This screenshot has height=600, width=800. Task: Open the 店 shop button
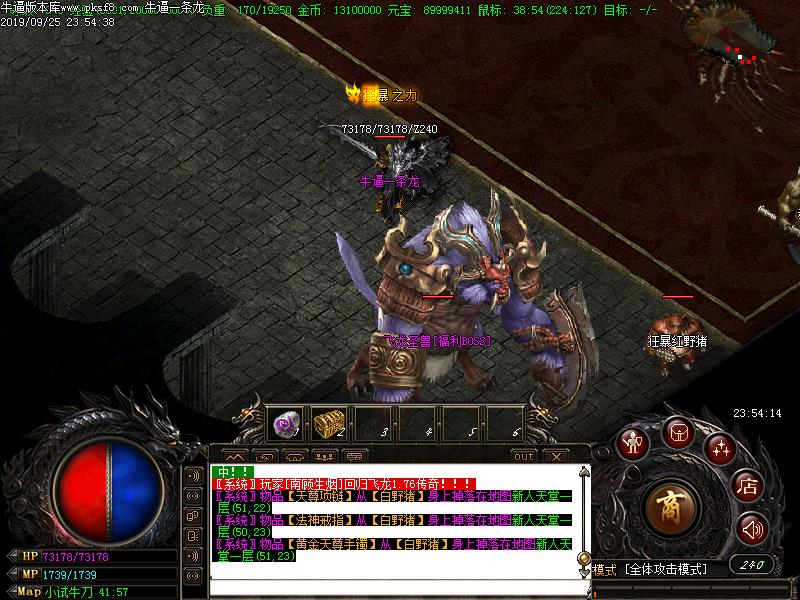(x=748, y=487)
